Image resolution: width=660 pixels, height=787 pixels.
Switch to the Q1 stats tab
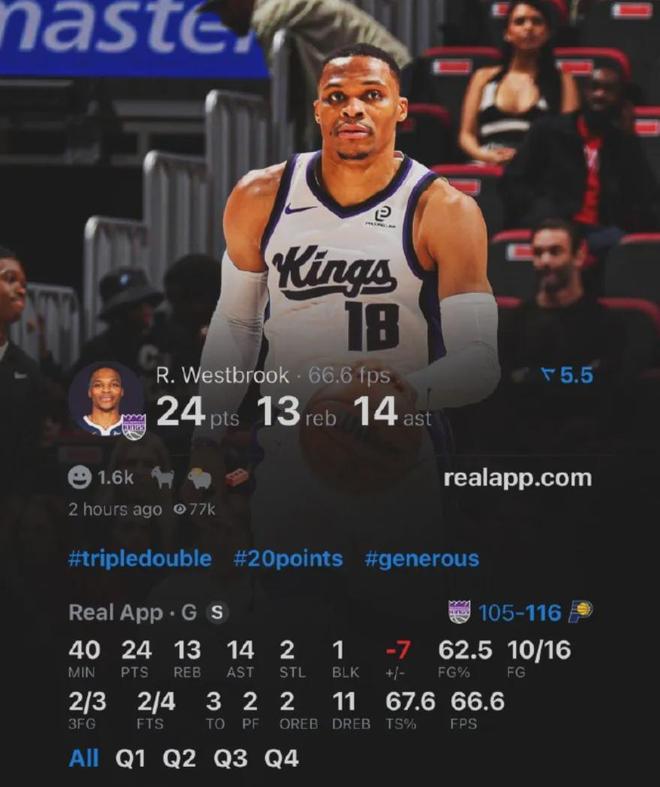131,758
